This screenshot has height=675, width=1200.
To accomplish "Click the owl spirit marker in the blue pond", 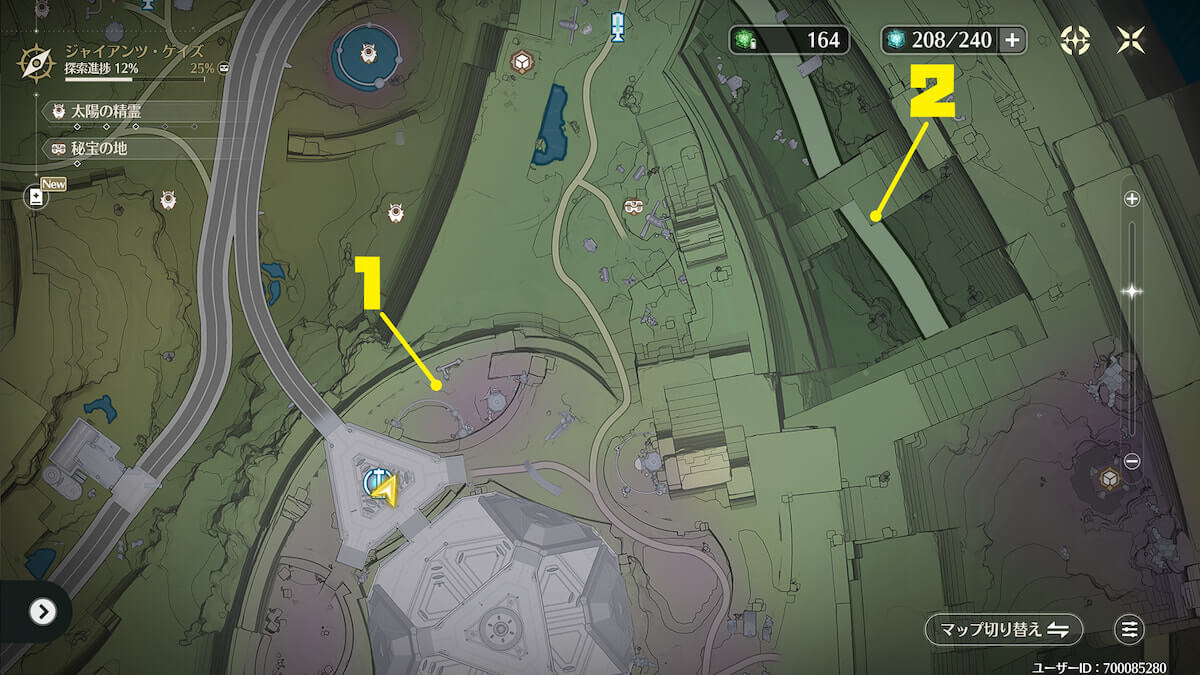I will click(x=367, y=54).
